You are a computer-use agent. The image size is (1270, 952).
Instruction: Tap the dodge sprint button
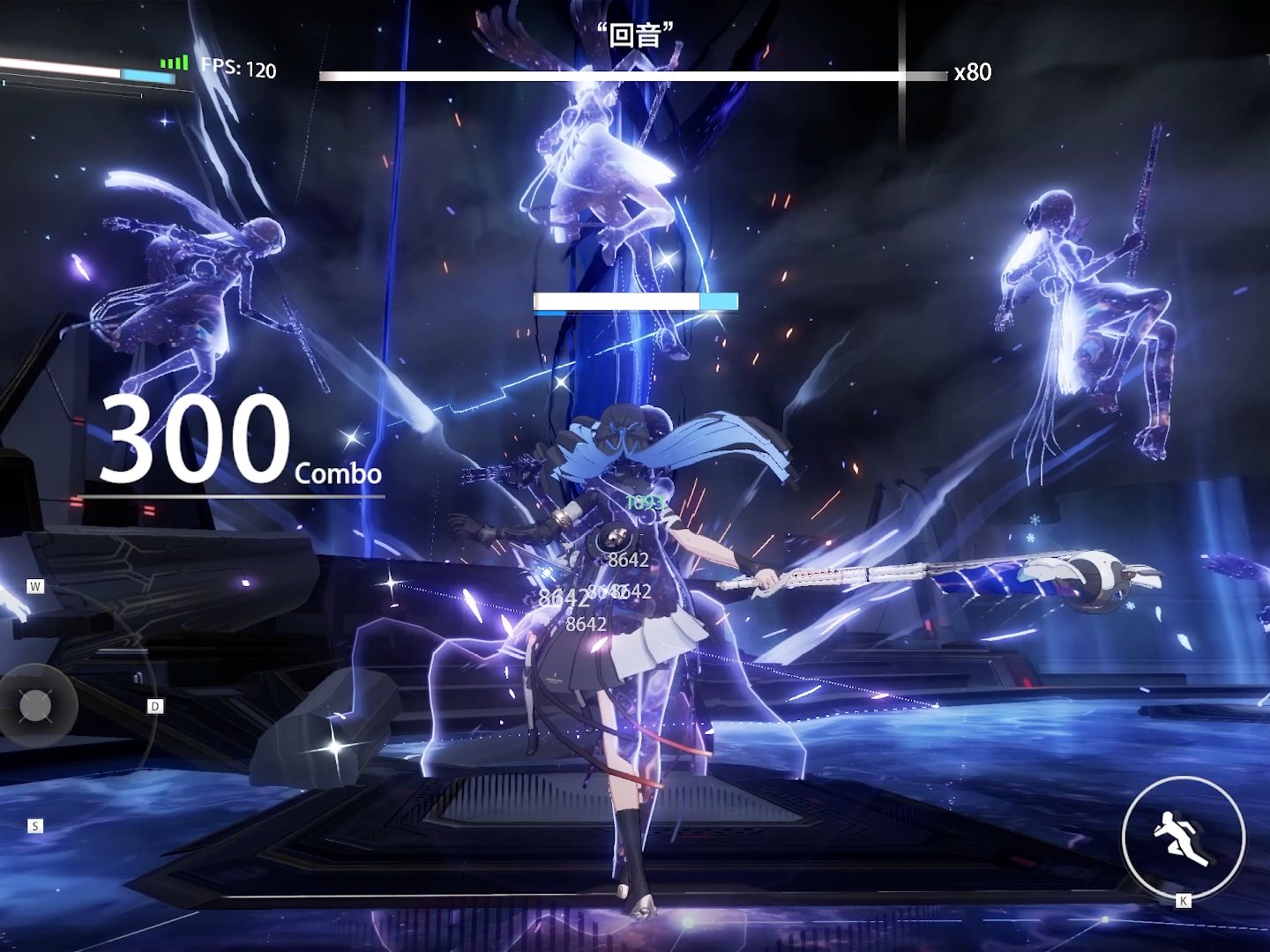1183,835
